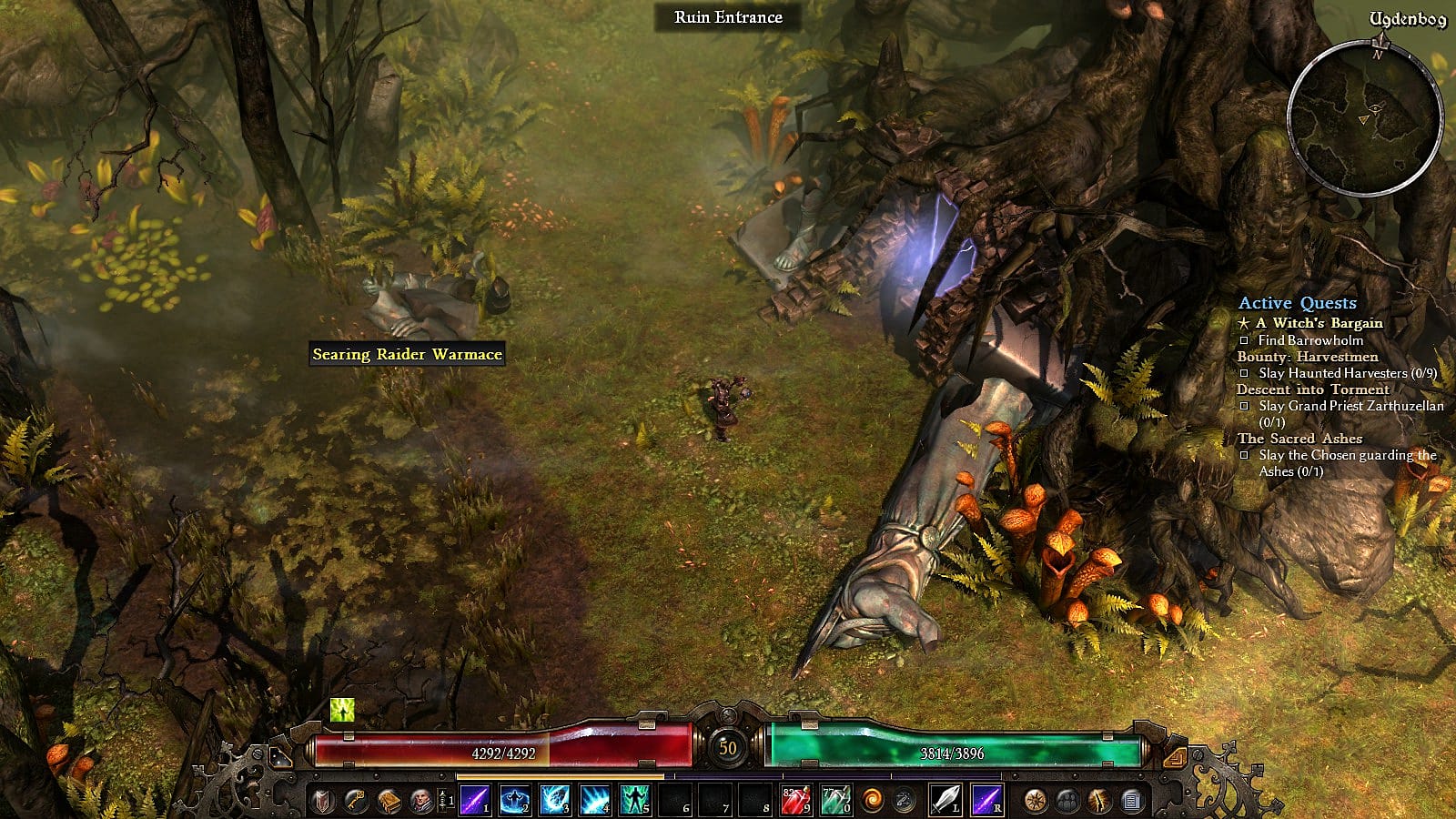1456x819 pixels.
Task: Pick up the Searing Raider Warmace label
Action: [x=407, y=354]
